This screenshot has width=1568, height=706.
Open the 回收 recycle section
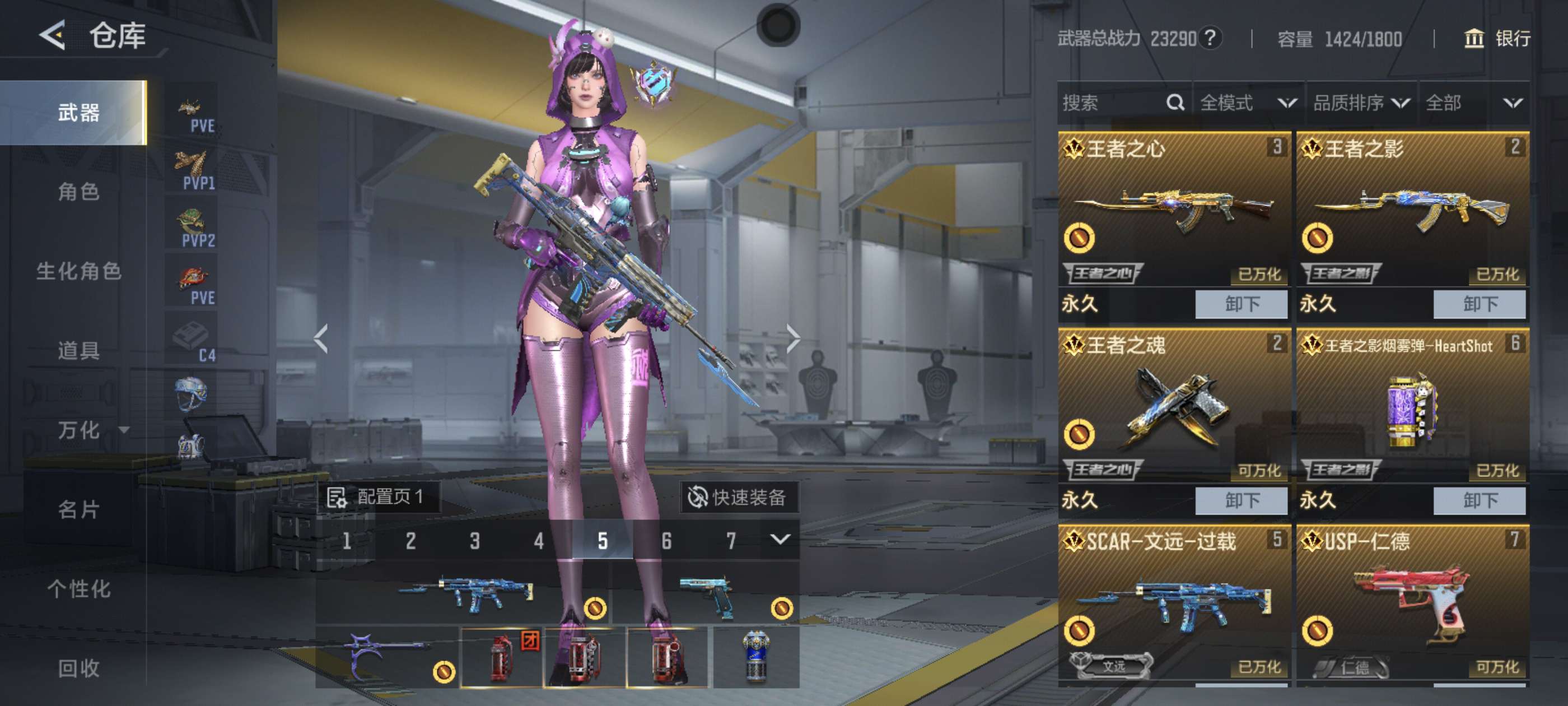[78, 668]
